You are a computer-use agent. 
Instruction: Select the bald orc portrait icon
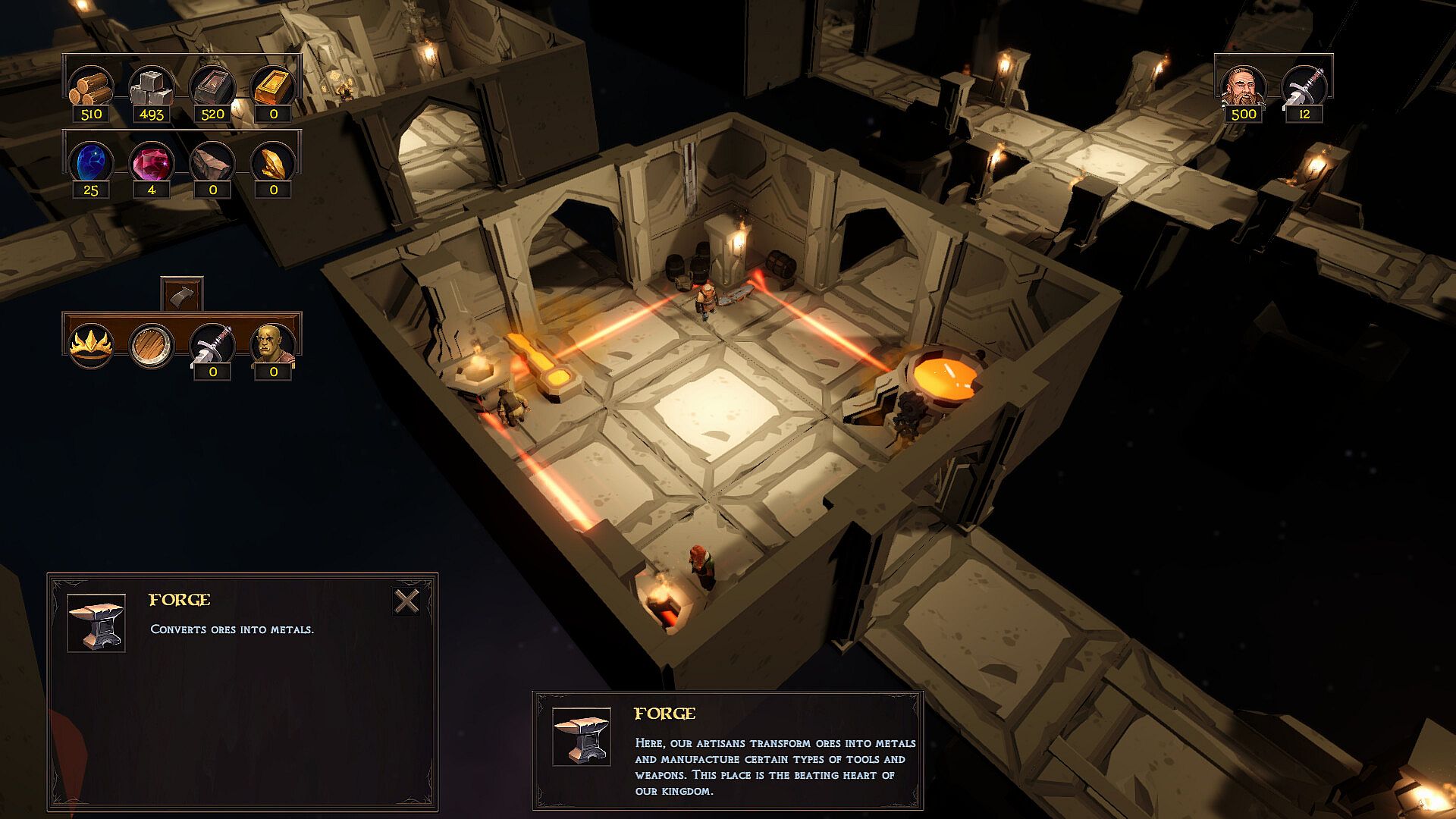point(273,344)
